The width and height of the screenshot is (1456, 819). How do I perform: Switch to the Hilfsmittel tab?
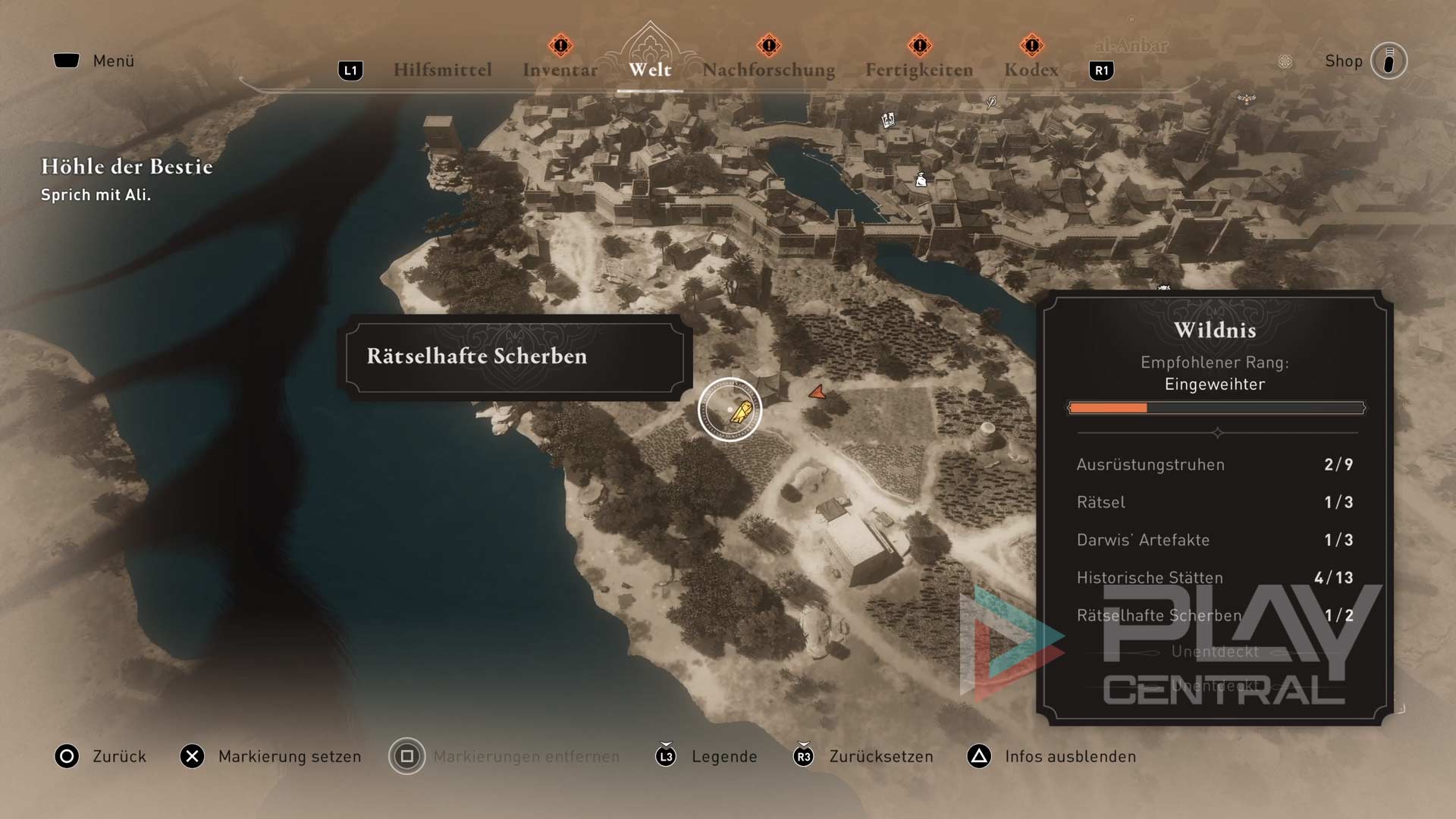coord(442,70)
